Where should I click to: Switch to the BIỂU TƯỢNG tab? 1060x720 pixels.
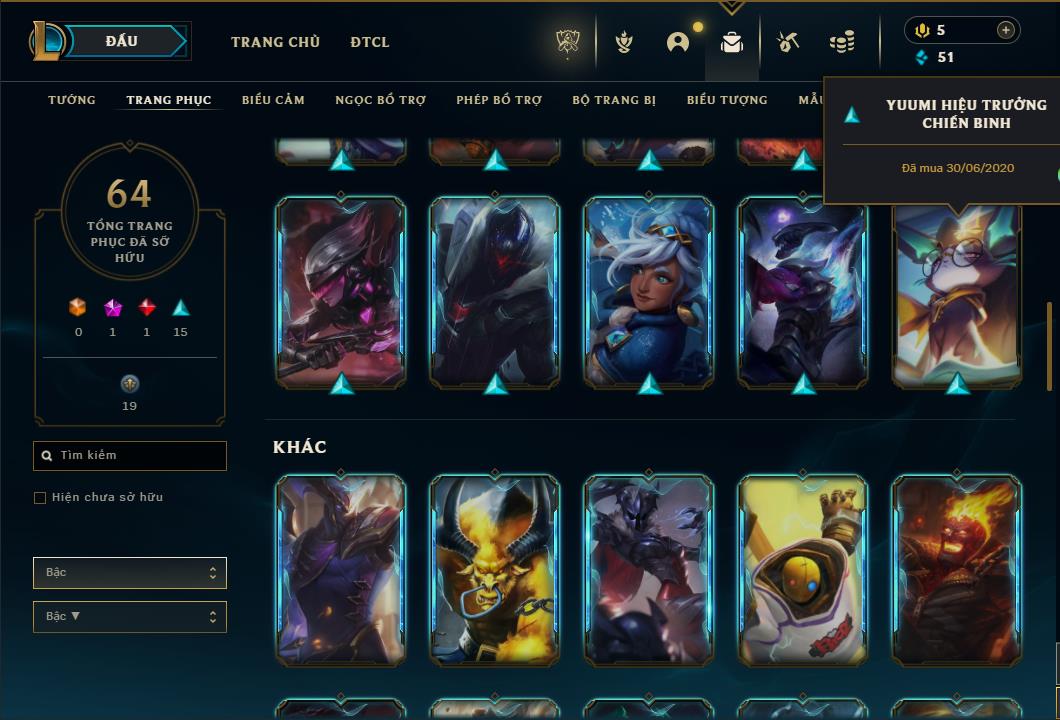727,100
